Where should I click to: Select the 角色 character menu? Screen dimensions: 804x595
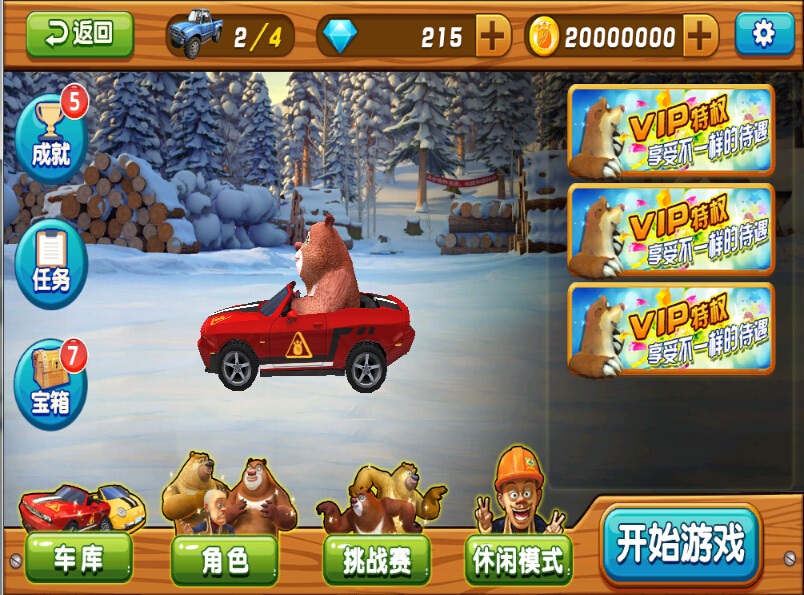pos(224,559)
